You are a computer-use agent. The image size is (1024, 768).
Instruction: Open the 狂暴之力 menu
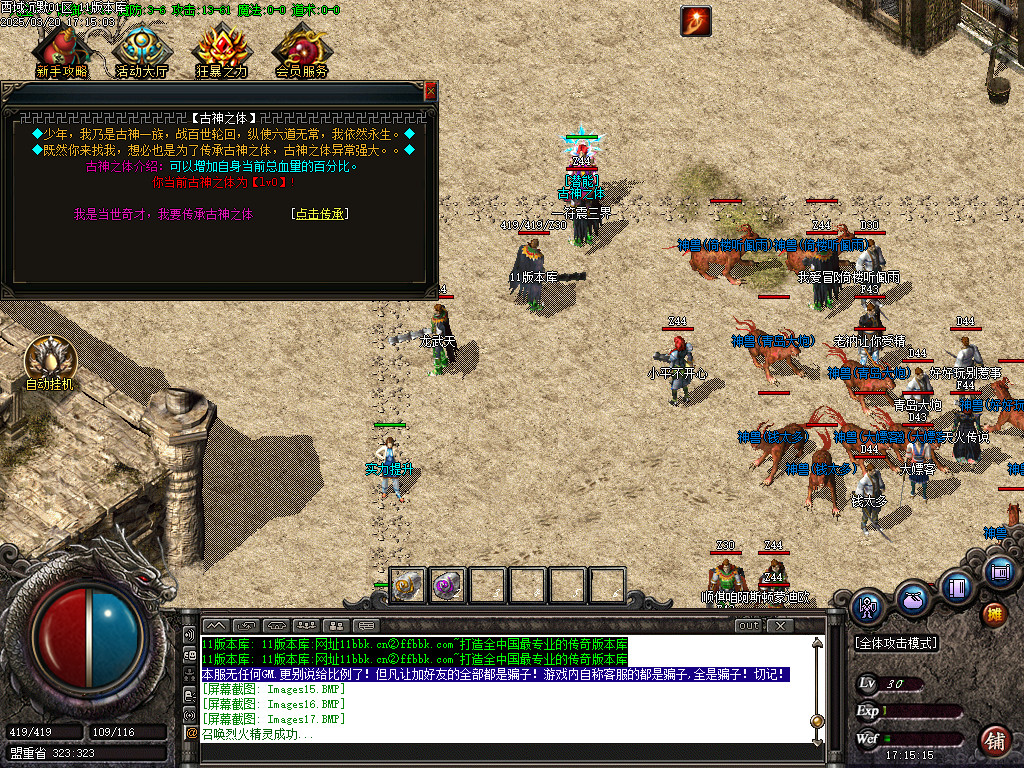point(221,50)
